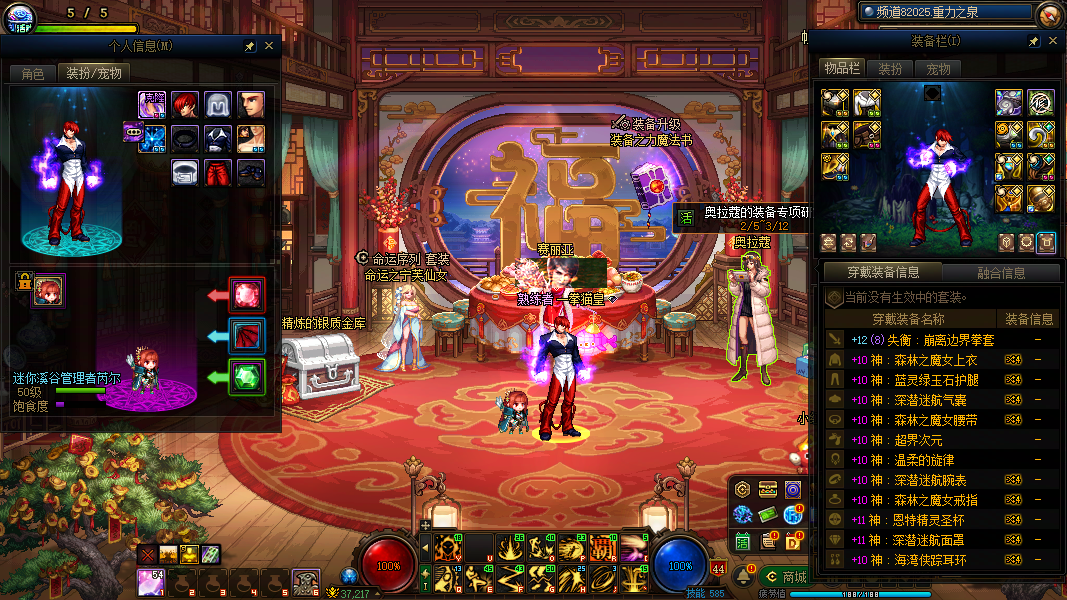Image resolution: width=1067 pixels, height=600 pixels.
Task: Close the 个人信息 personal info window
Action: [269, 46]
